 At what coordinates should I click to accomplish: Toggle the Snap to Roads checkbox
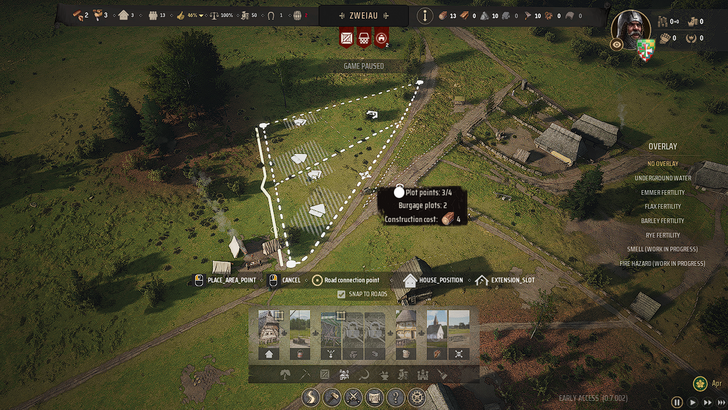click(x=342, y=294)
